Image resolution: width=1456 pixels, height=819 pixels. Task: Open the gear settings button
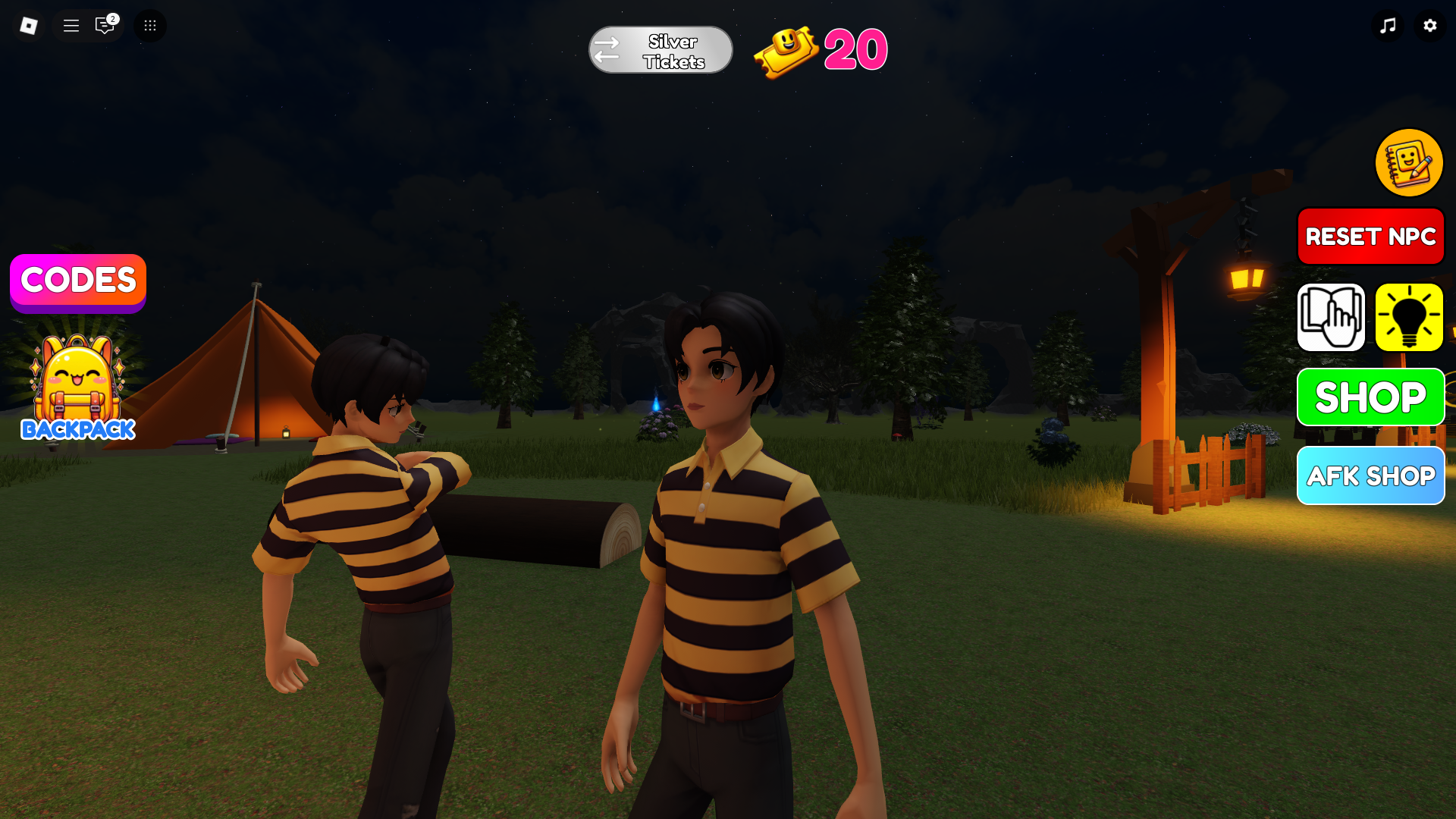click(x=1430, y=26)
